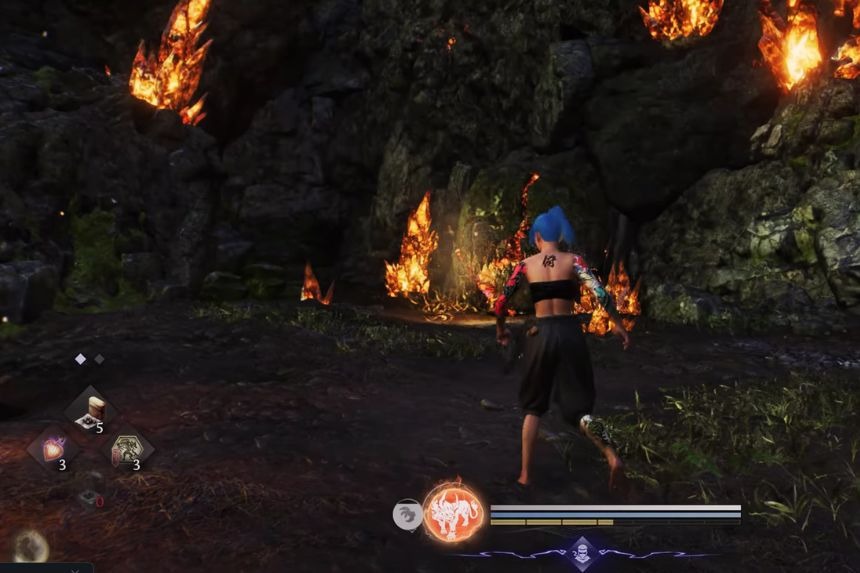Click the purple diamond character face emblem

point(583,552)
